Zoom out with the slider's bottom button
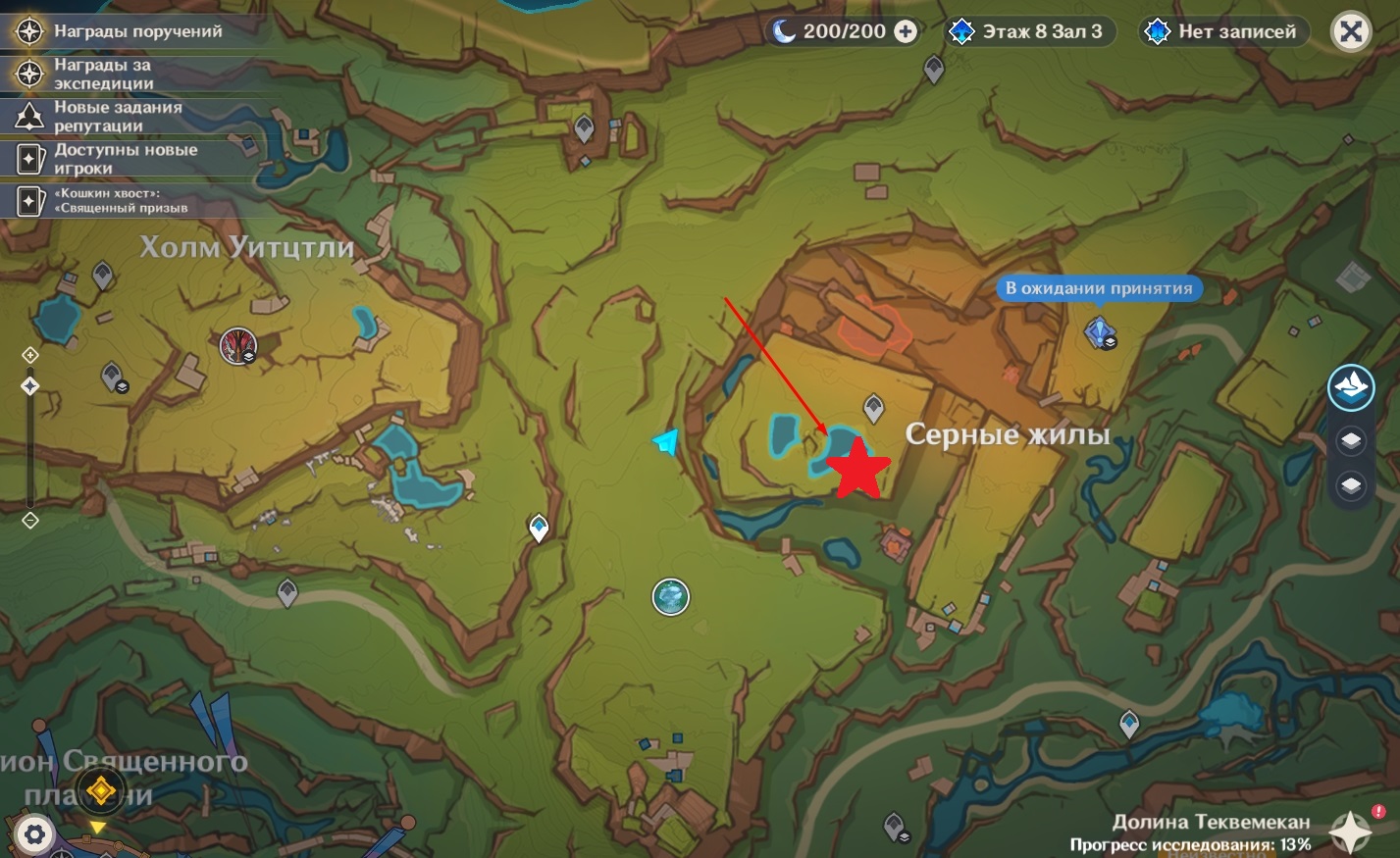The image size is (1400, 858). (x=30, y=520)
